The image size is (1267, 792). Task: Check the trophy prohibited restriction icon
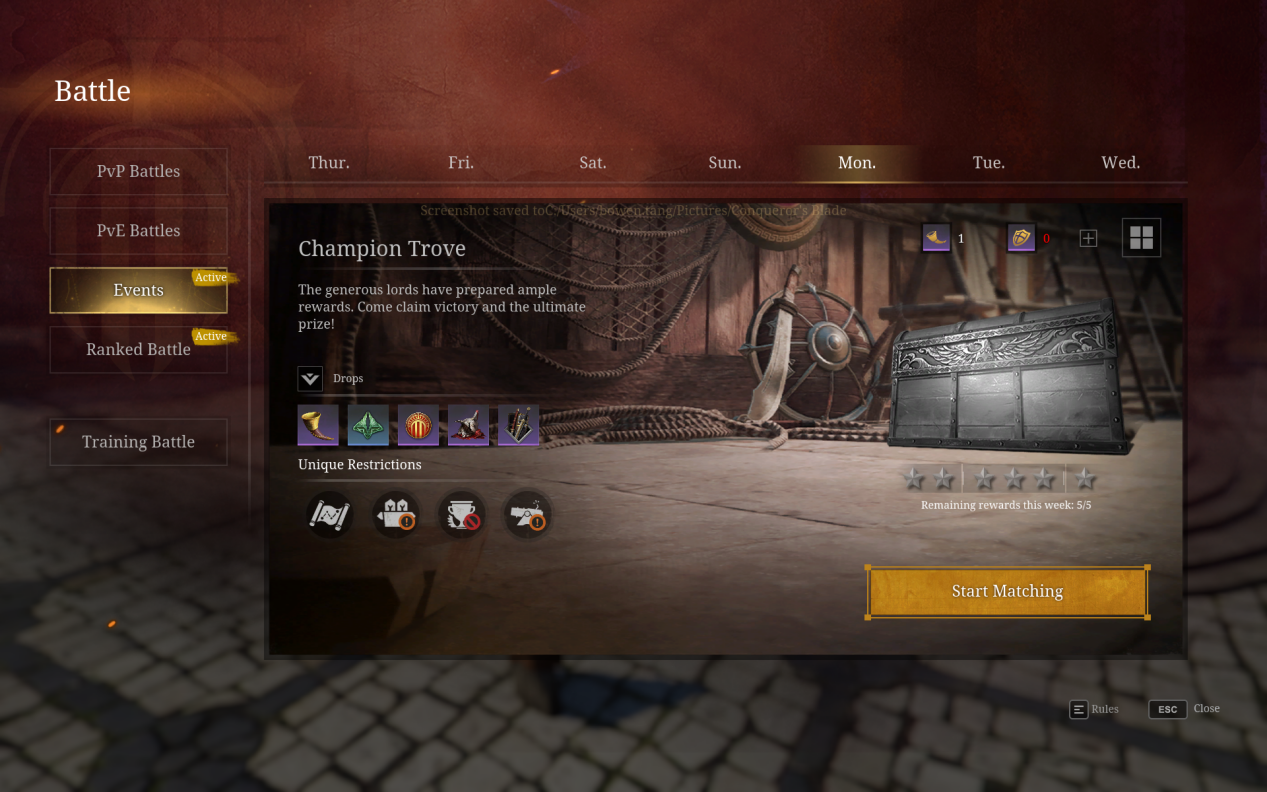[x=462, y=515]
